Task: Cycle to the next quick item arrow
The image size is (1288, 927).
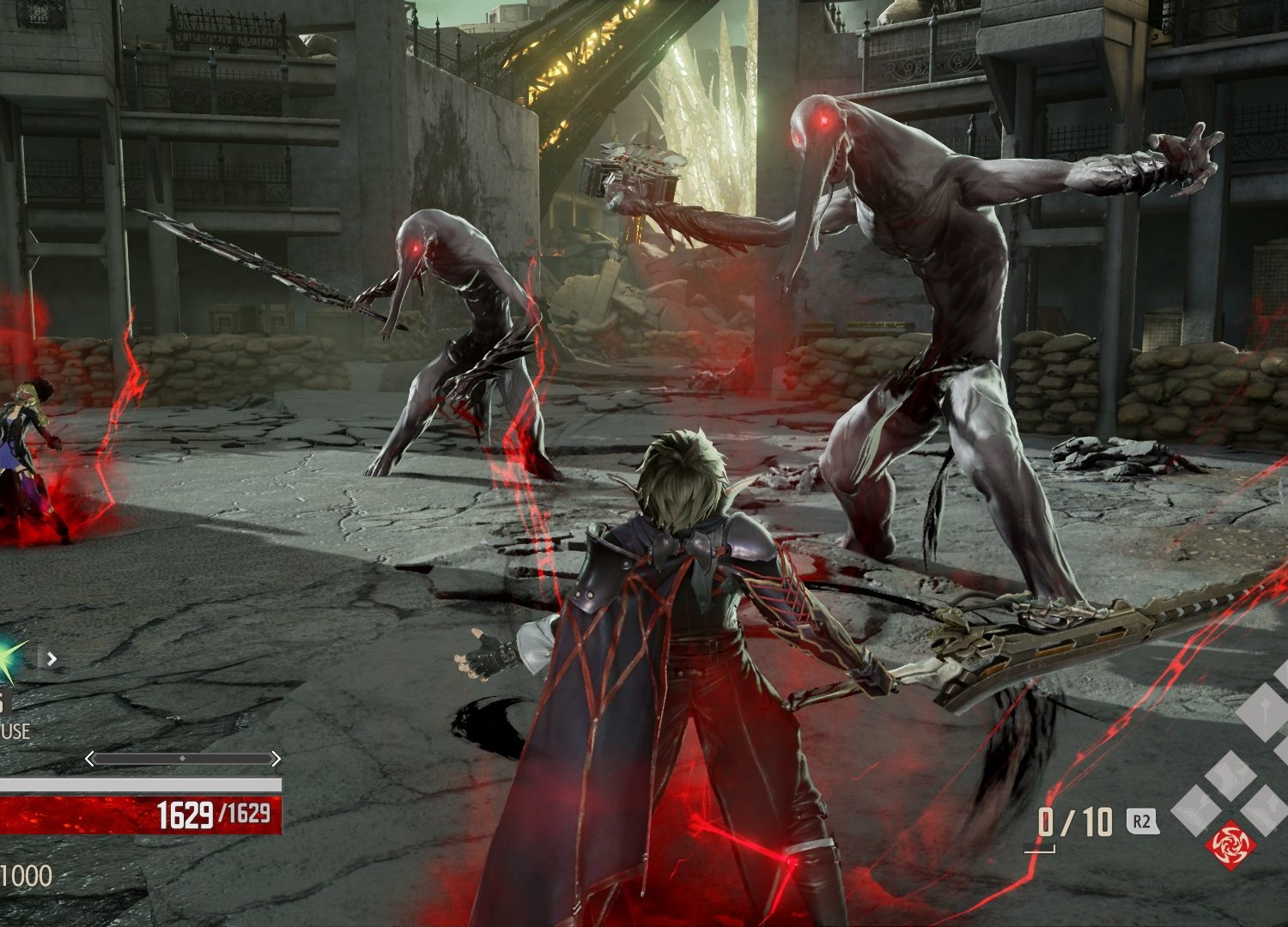Action: tap(52, 659)
